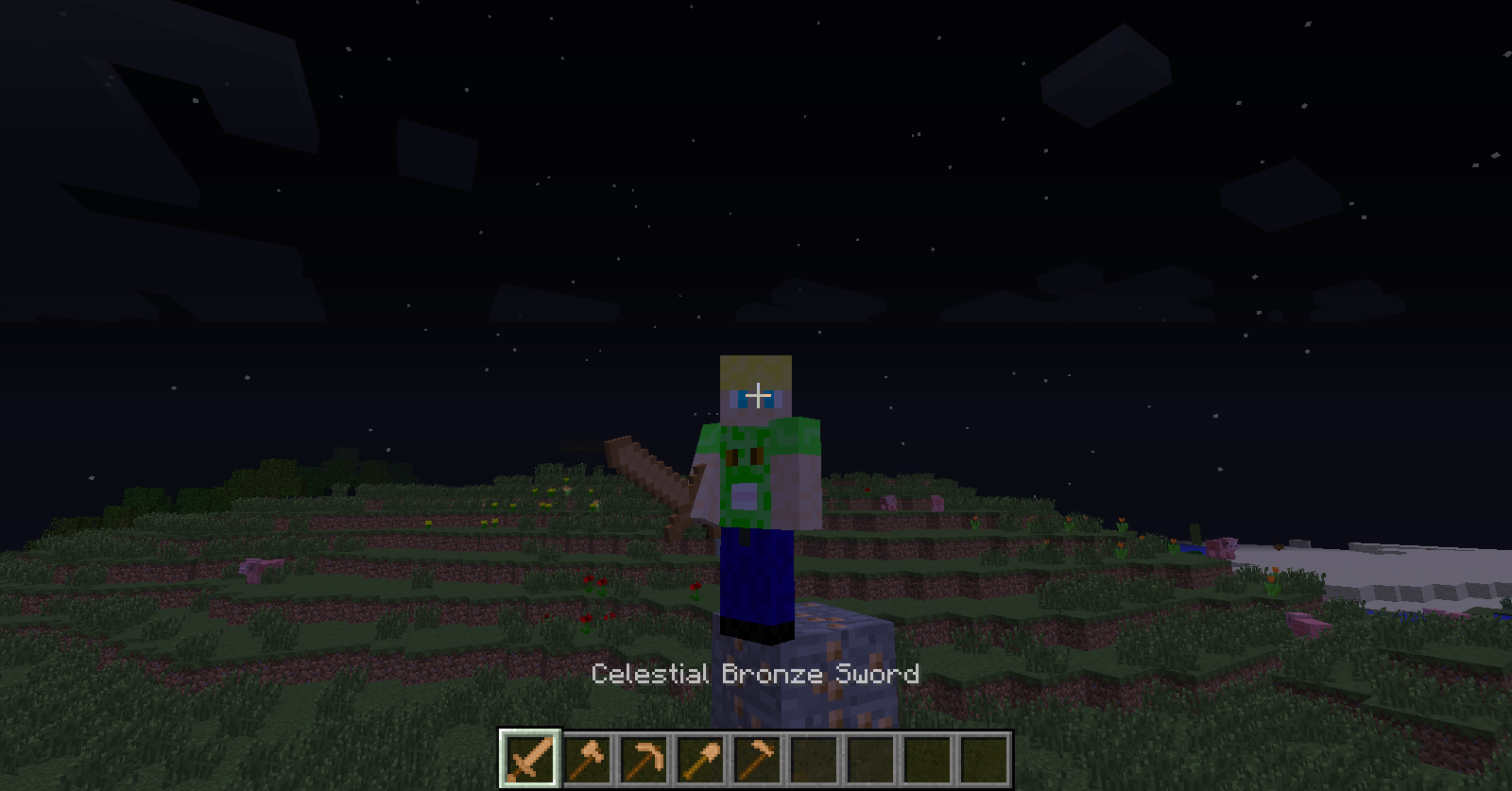Click the Celestial Bronze Sword item name text
Screen dimensions: 1512x791
tap(754, 674)
